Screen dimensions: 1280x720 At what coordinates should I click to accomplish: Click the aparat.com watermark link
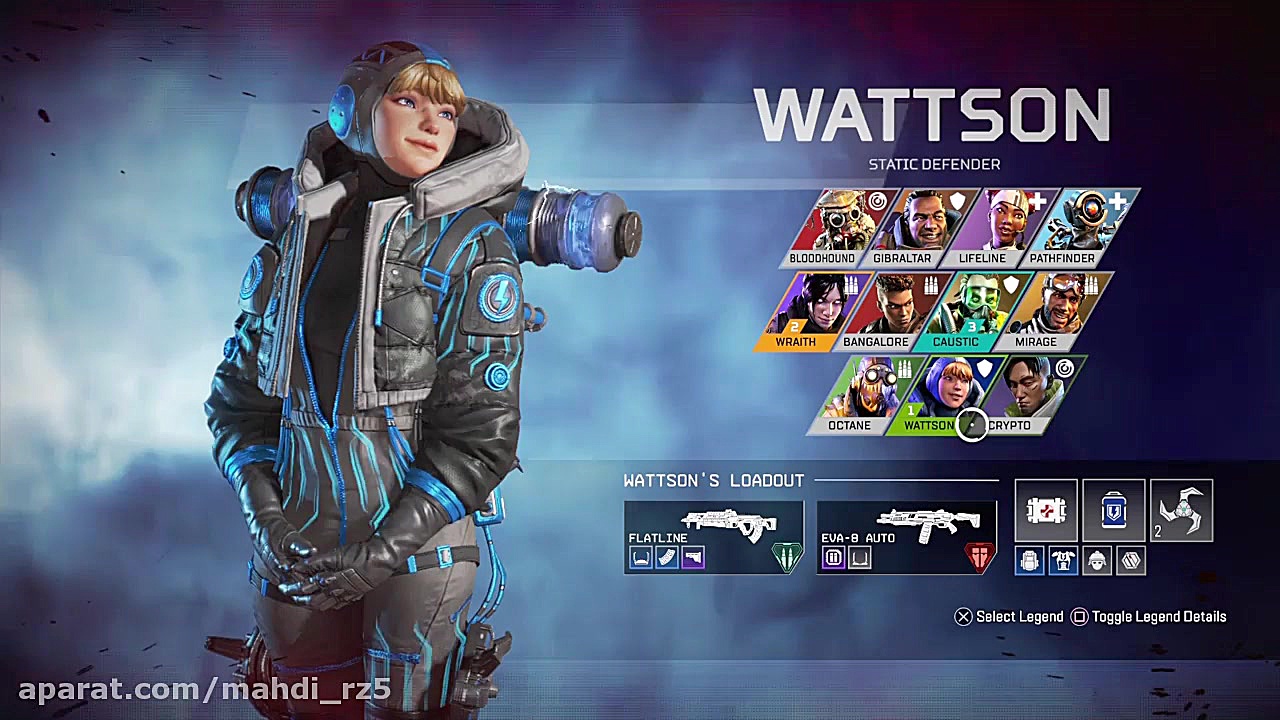tap(200, 688)
